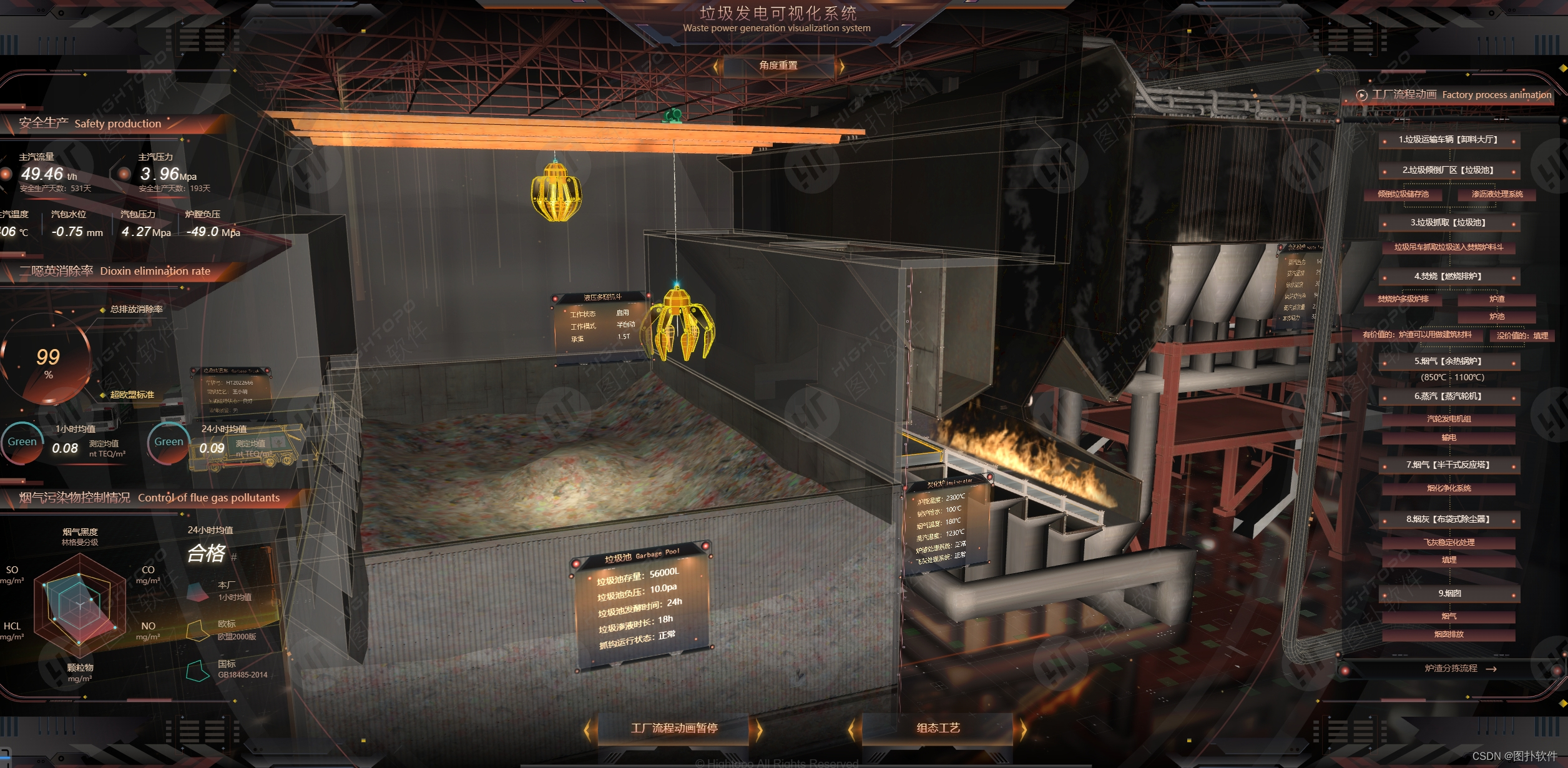Select step 2.垃圾倾倒厂区【垃圾池】

pyautogui.click(x=1448, y=170)
